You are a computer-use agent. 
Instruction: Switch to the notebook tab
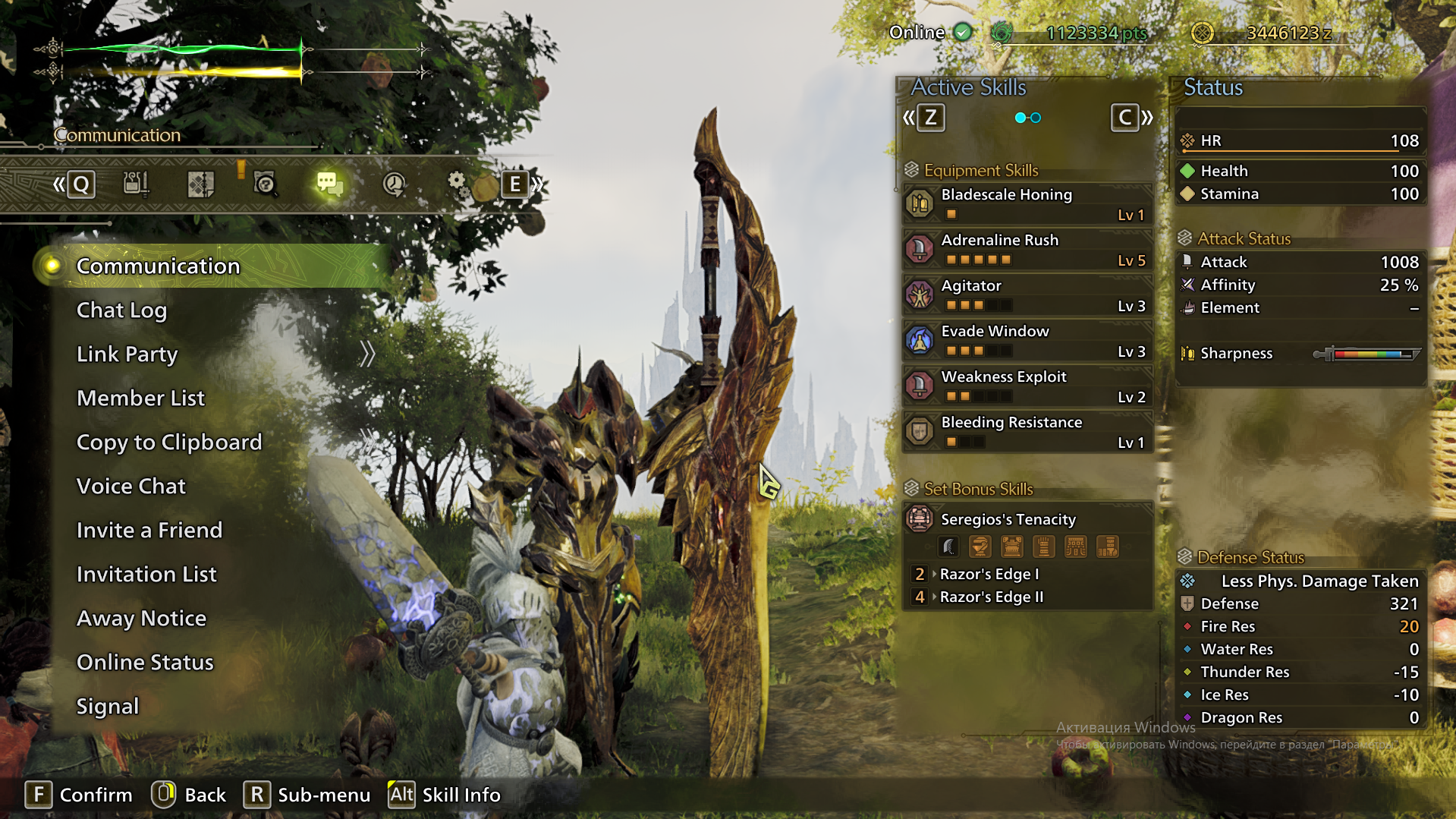tap(201, 184)
